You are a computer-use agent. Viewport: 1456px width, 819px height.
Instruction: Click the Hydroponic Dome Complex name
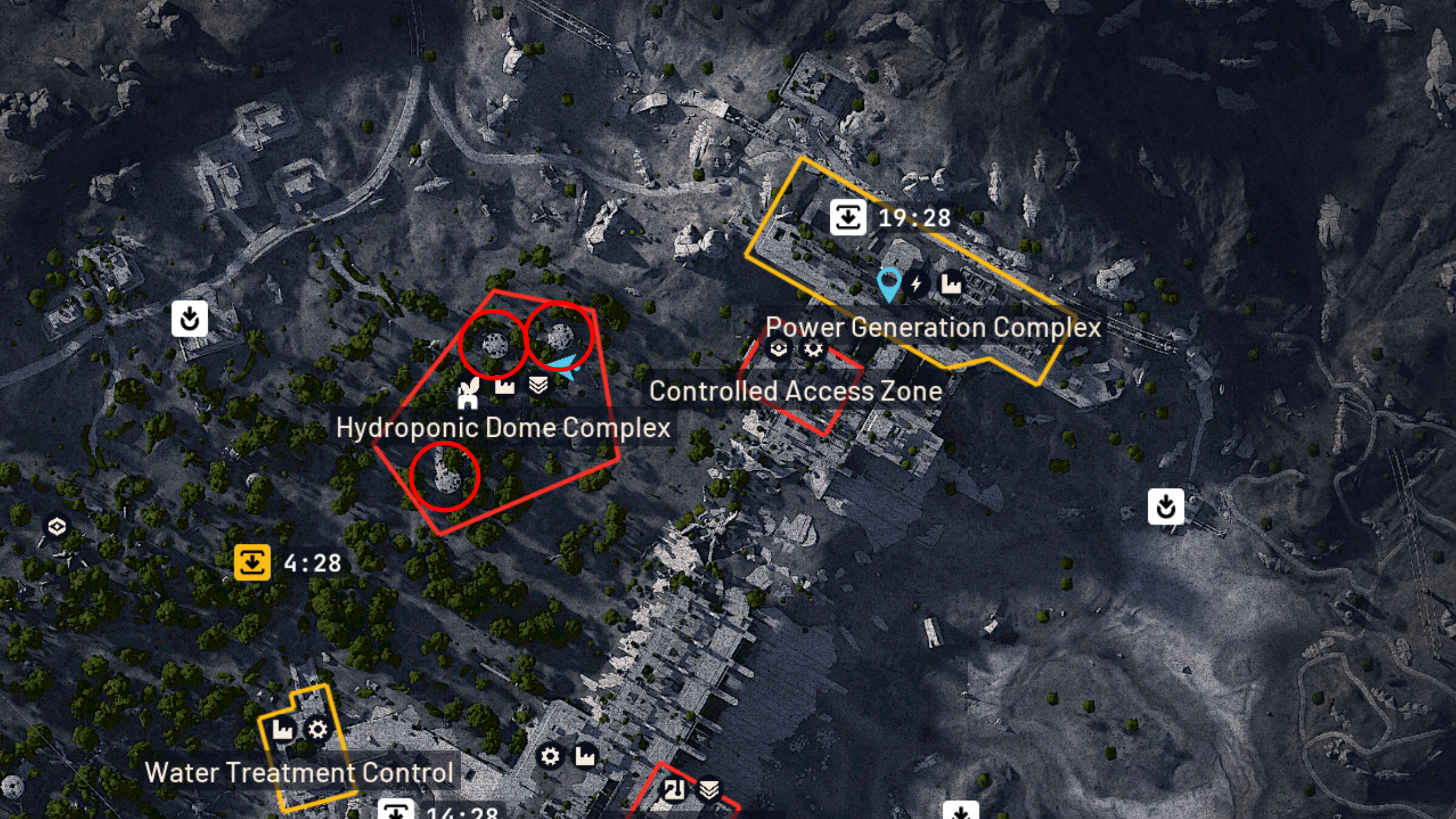(x=503, y=427)
